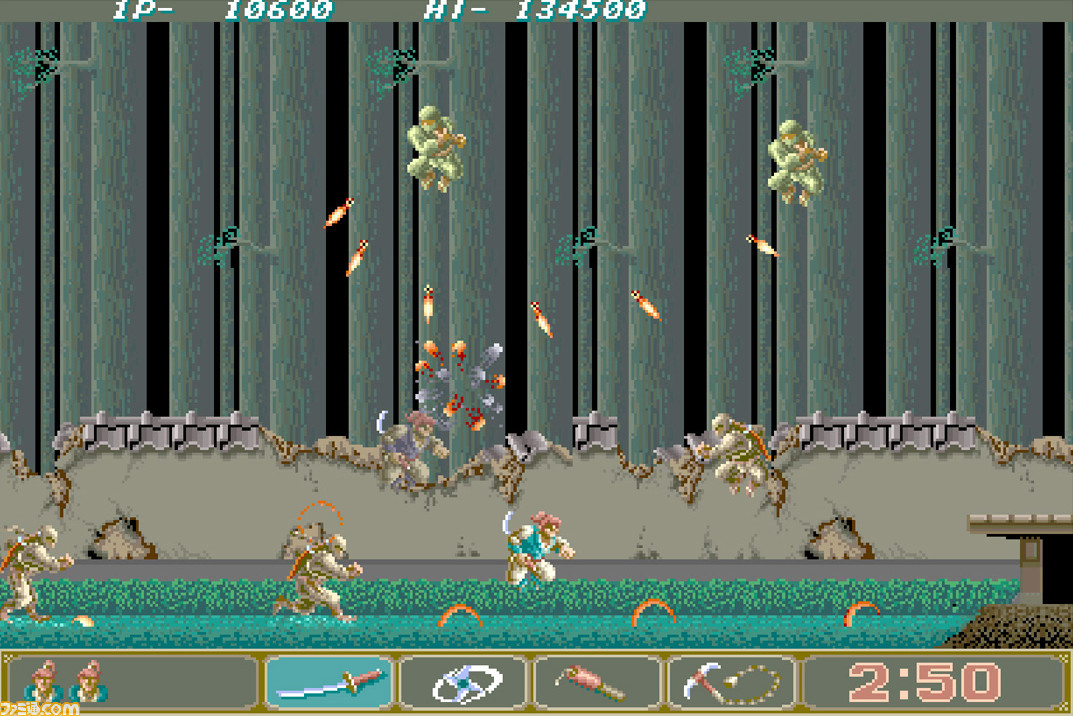Equip the sickle and chain weapon
This screenshot has height=716, width=1073.
coord(733,683)
